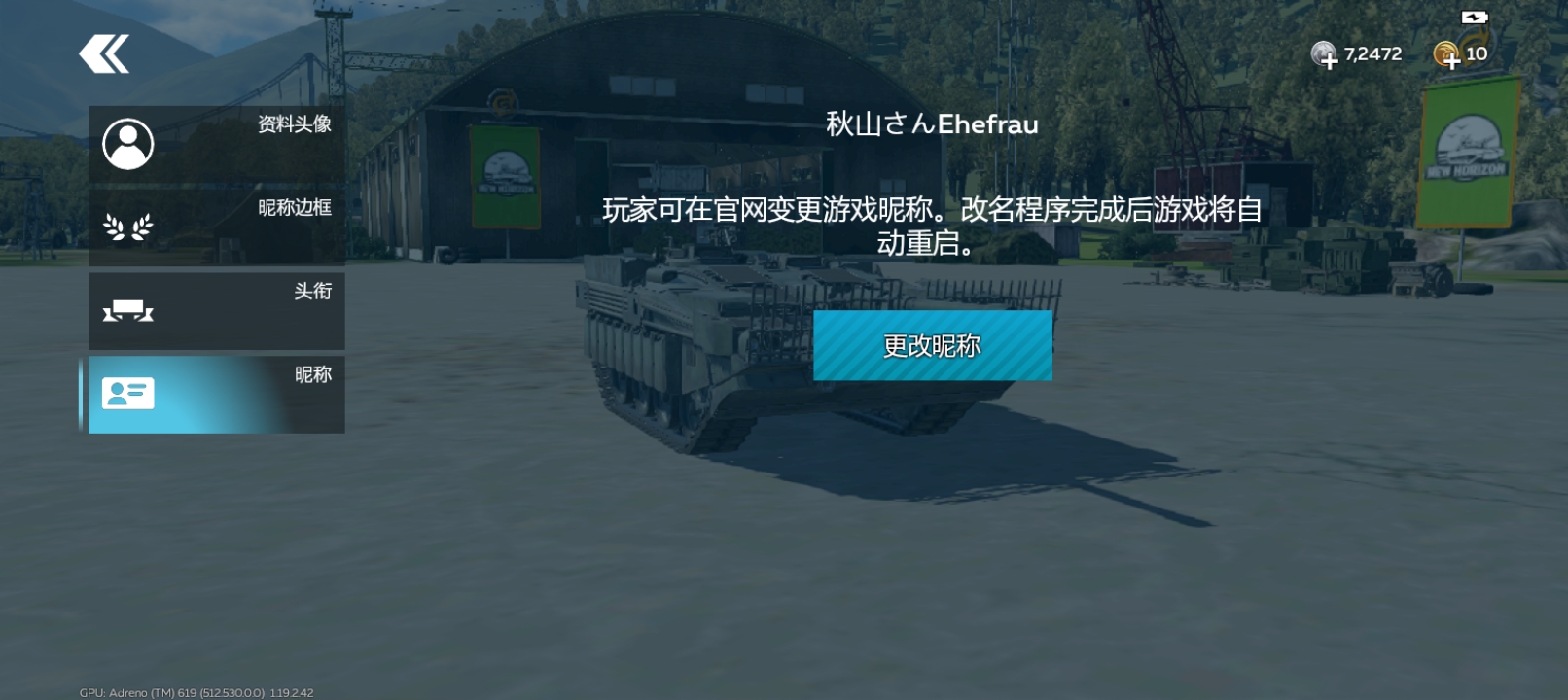Click the player name 秋山さんEhefrau

[929, 124]
